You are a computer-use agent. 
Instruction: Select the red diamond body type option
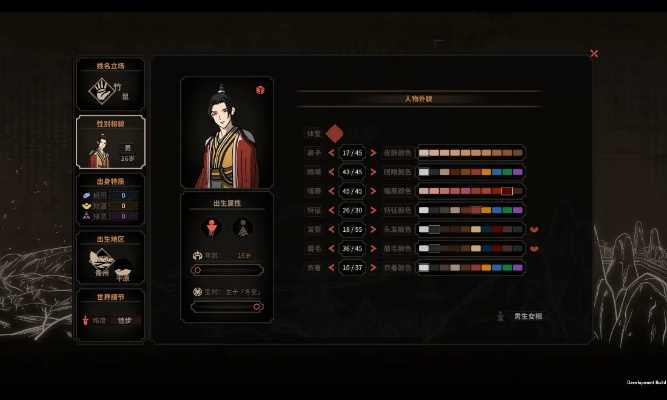click(335, 133)
